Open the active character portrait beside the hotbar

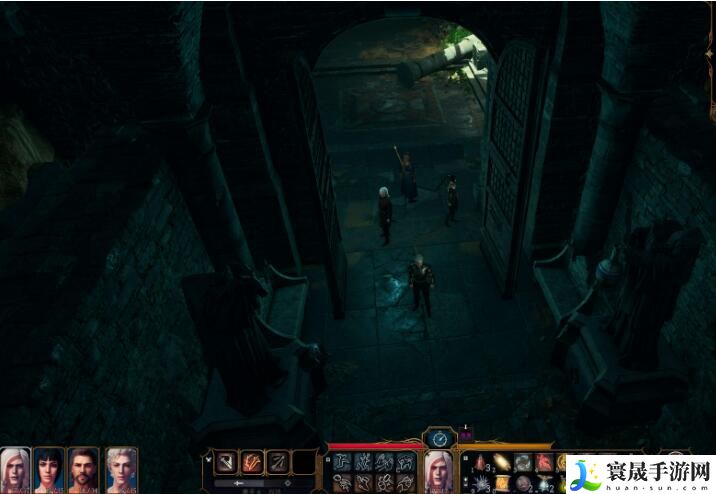click(x=439, y=470)
